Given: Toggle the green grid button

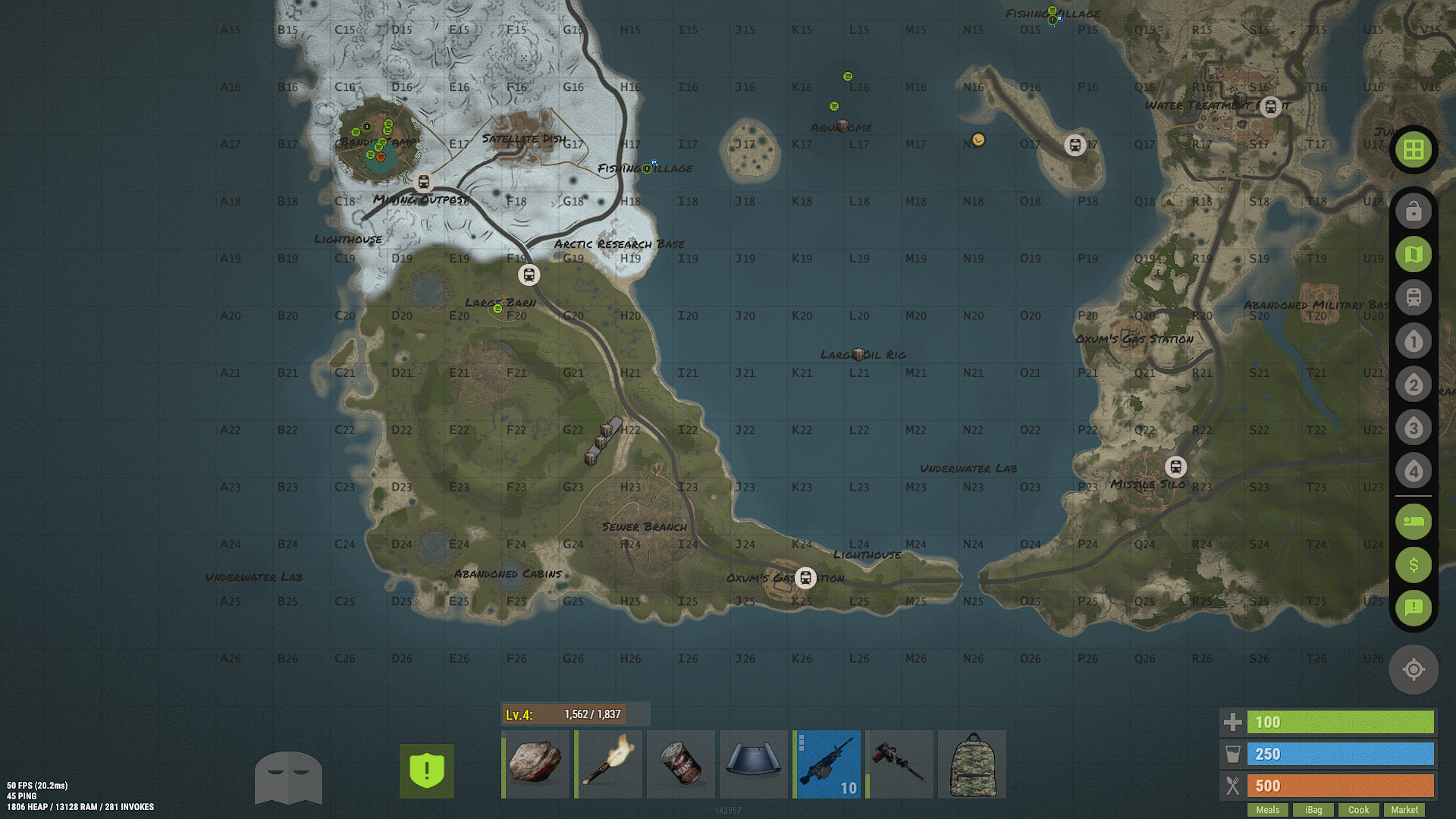Looking at the screenshot, I should coord(1414,150).
